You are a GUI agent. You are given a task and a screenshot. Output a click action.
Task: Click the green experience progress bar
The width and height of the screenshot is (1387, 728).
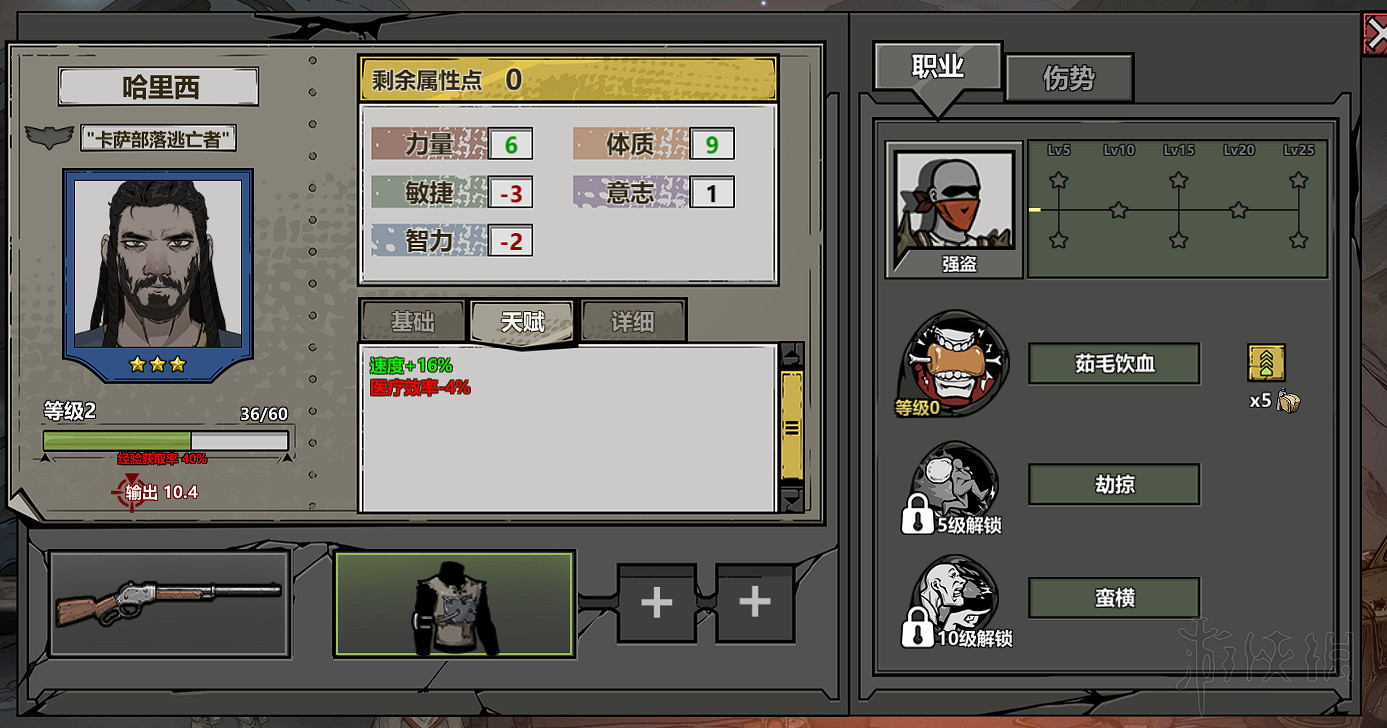[x=120, y=440]
